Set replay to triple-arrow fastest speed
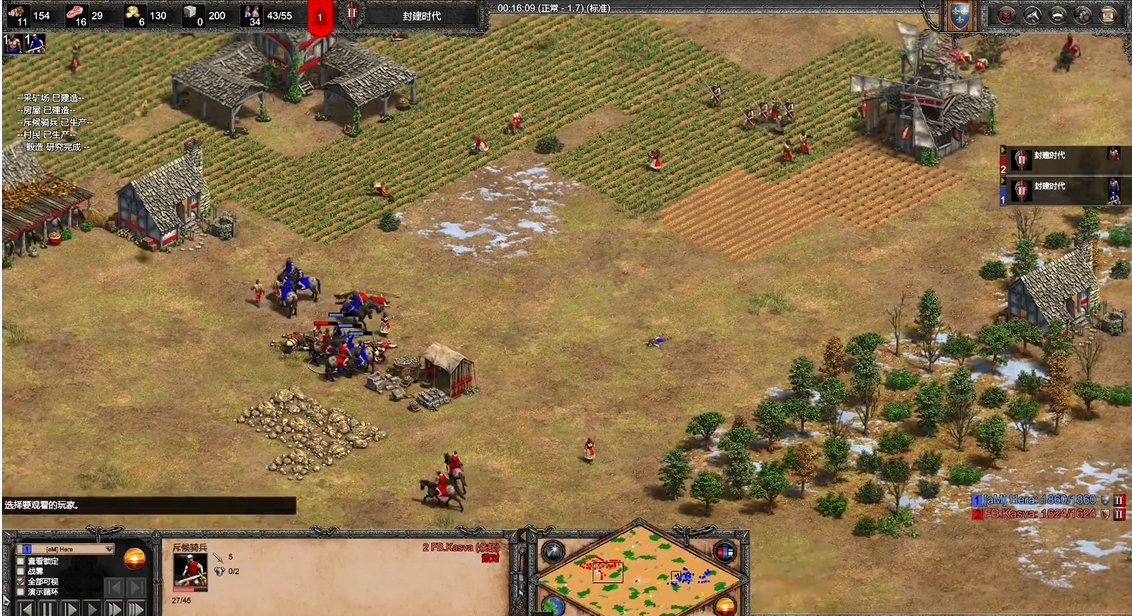The image size is (1132, 616). [135, 608]
